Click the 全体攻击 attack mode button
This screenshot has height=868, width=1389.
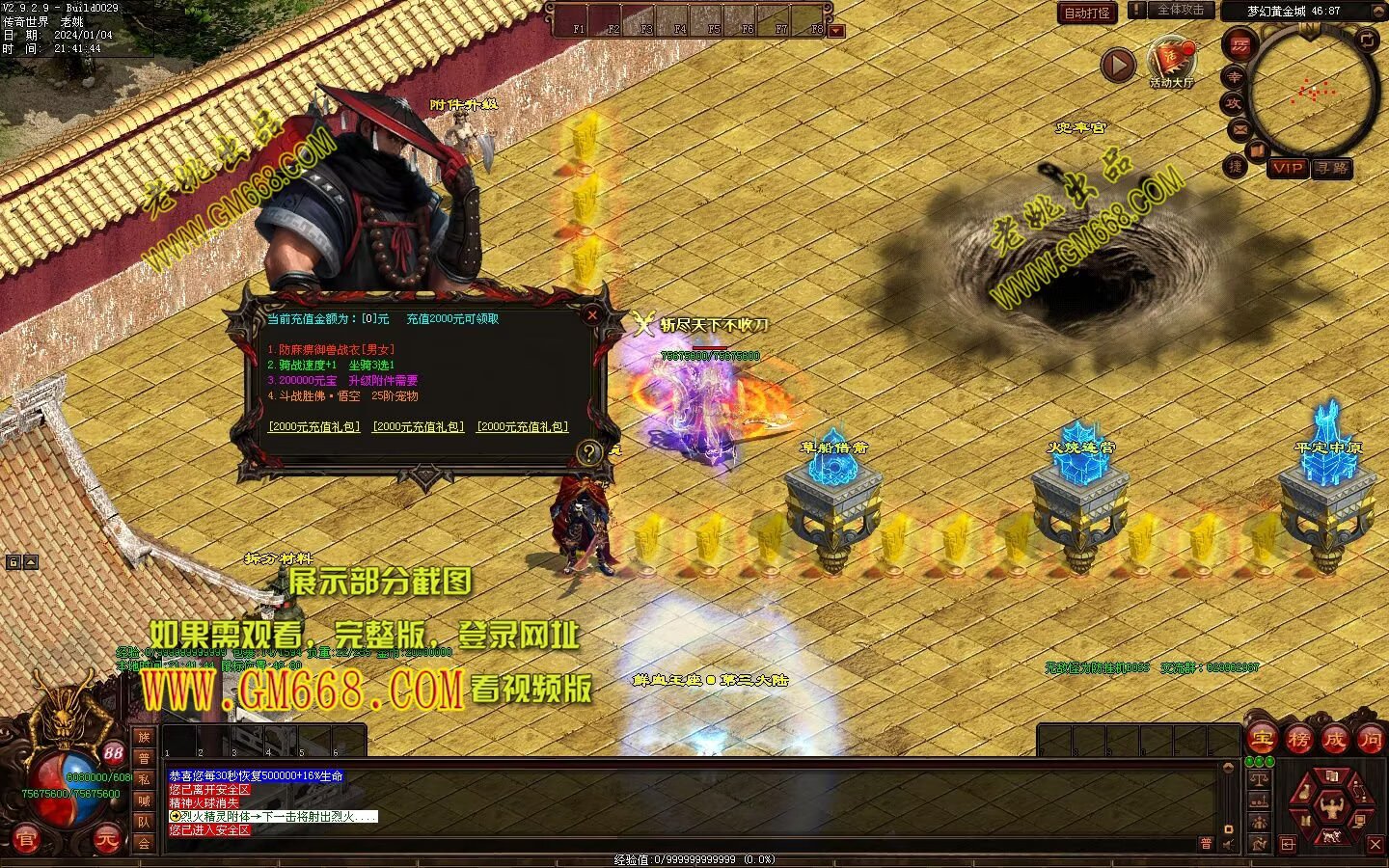1180,10
